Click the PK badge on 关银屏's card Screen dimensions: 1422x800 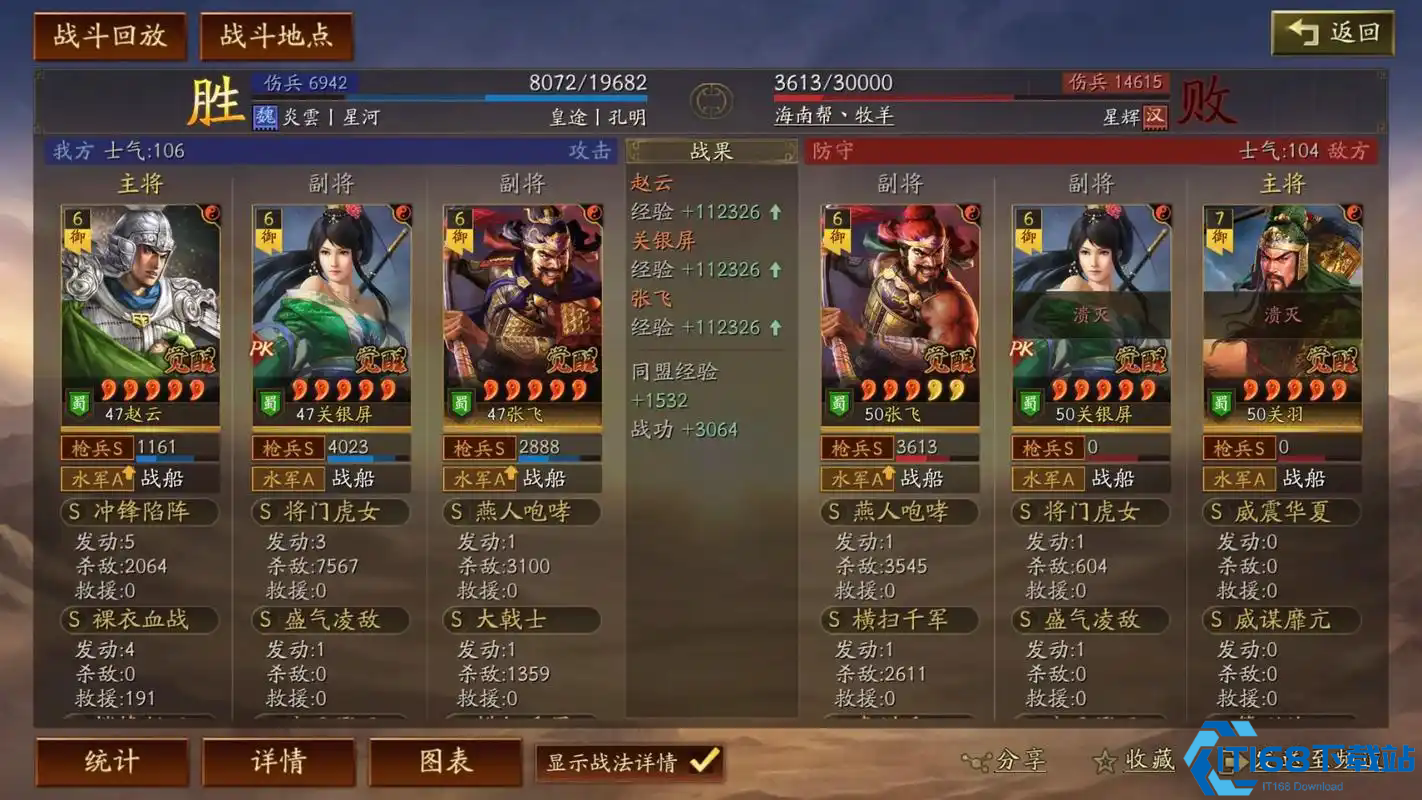point(262,348)
